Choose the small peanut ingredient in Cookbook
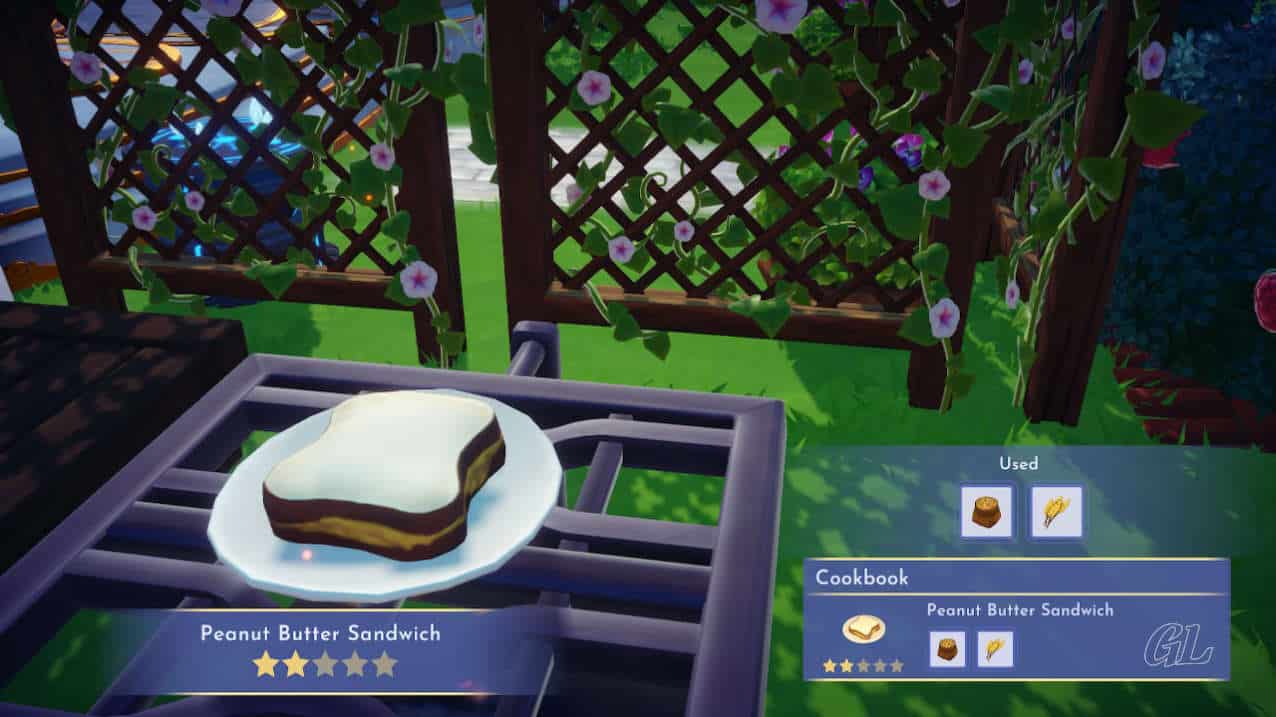Screen dimensions: 1276x717 pos(946,648)
